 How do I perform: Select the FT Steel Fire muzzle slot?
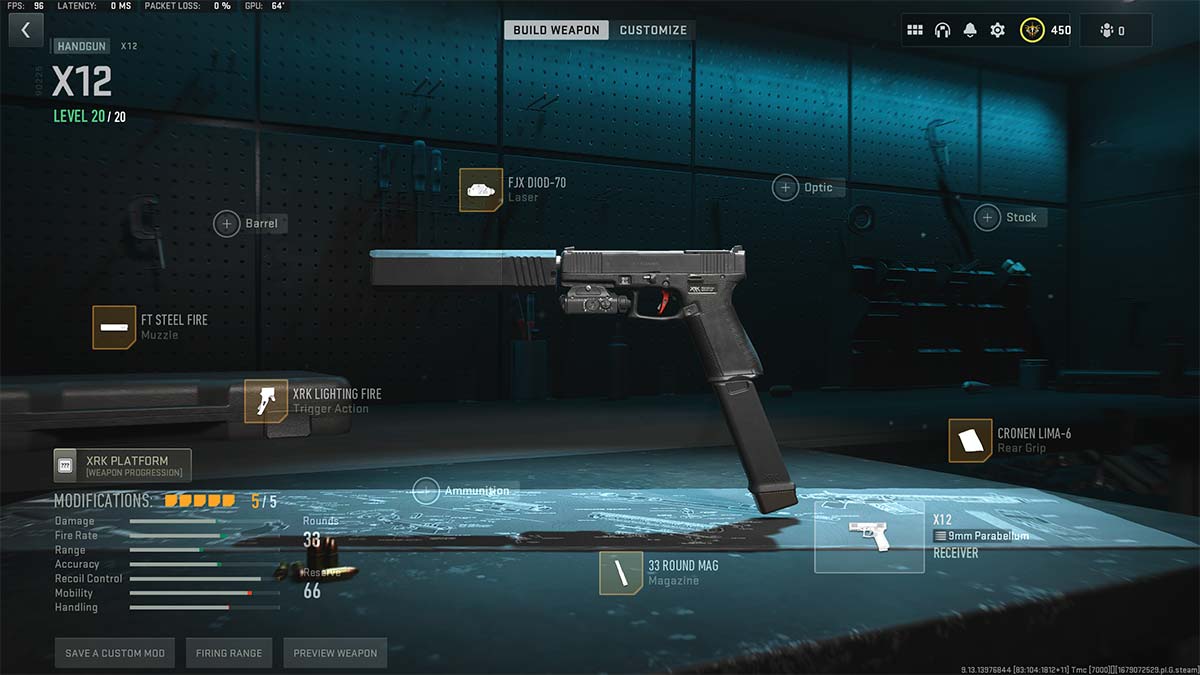tap(114, 327)
